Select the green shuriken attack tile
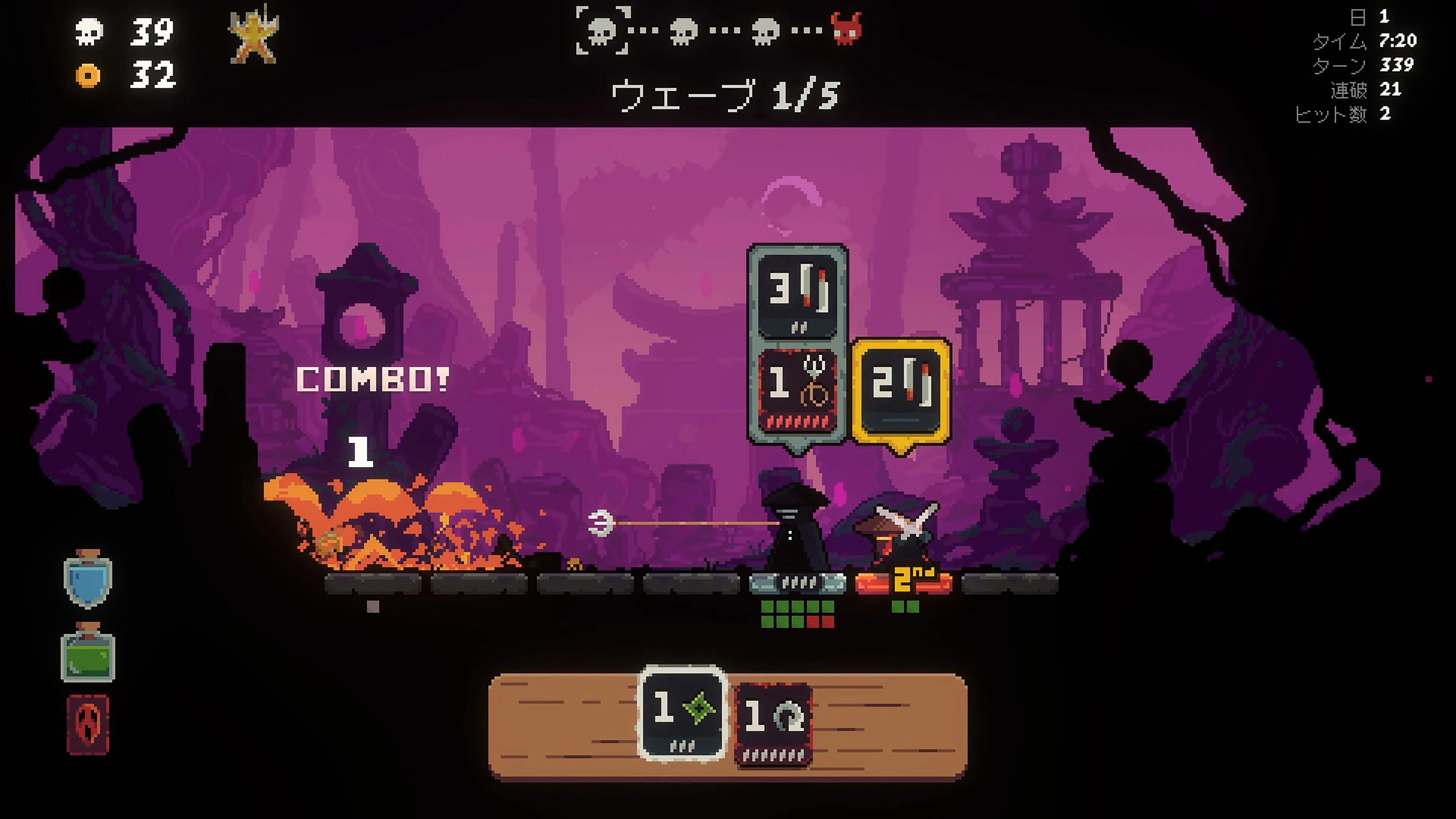 point(682,713)
